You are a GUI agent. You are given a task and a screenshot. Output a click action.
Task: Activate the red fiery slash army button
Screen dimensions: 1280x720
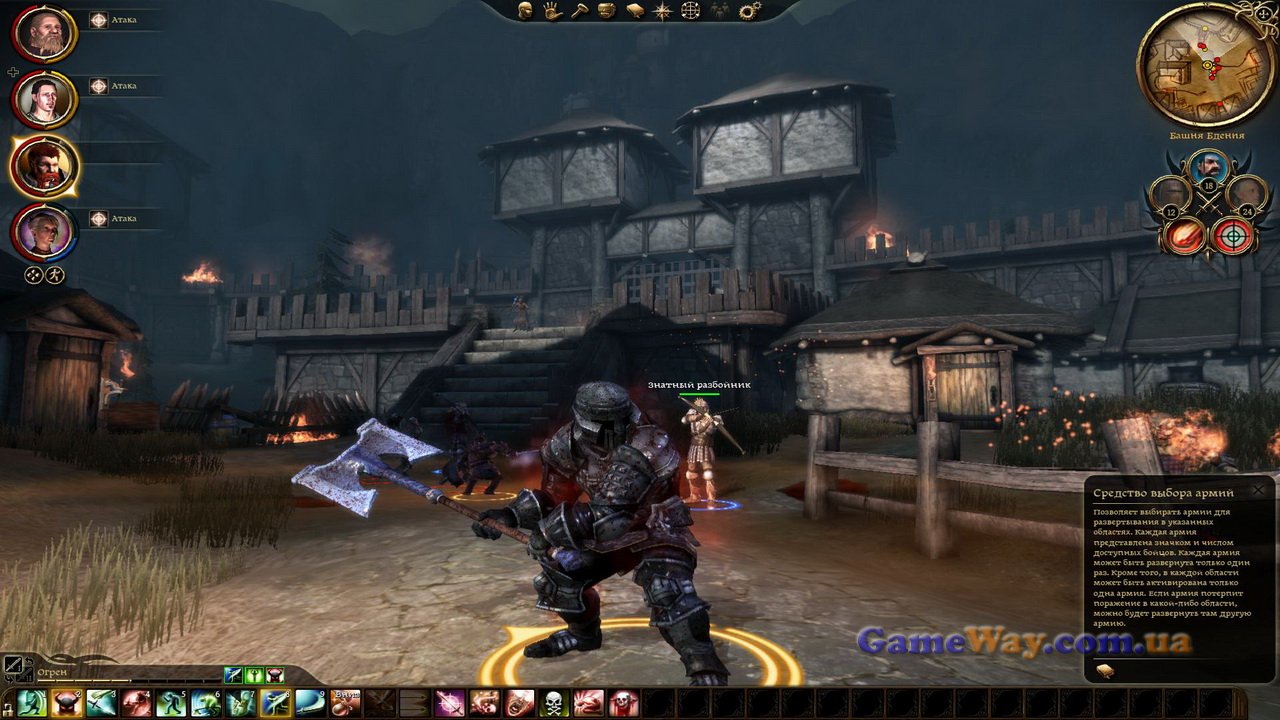(x=1185, y=236)
